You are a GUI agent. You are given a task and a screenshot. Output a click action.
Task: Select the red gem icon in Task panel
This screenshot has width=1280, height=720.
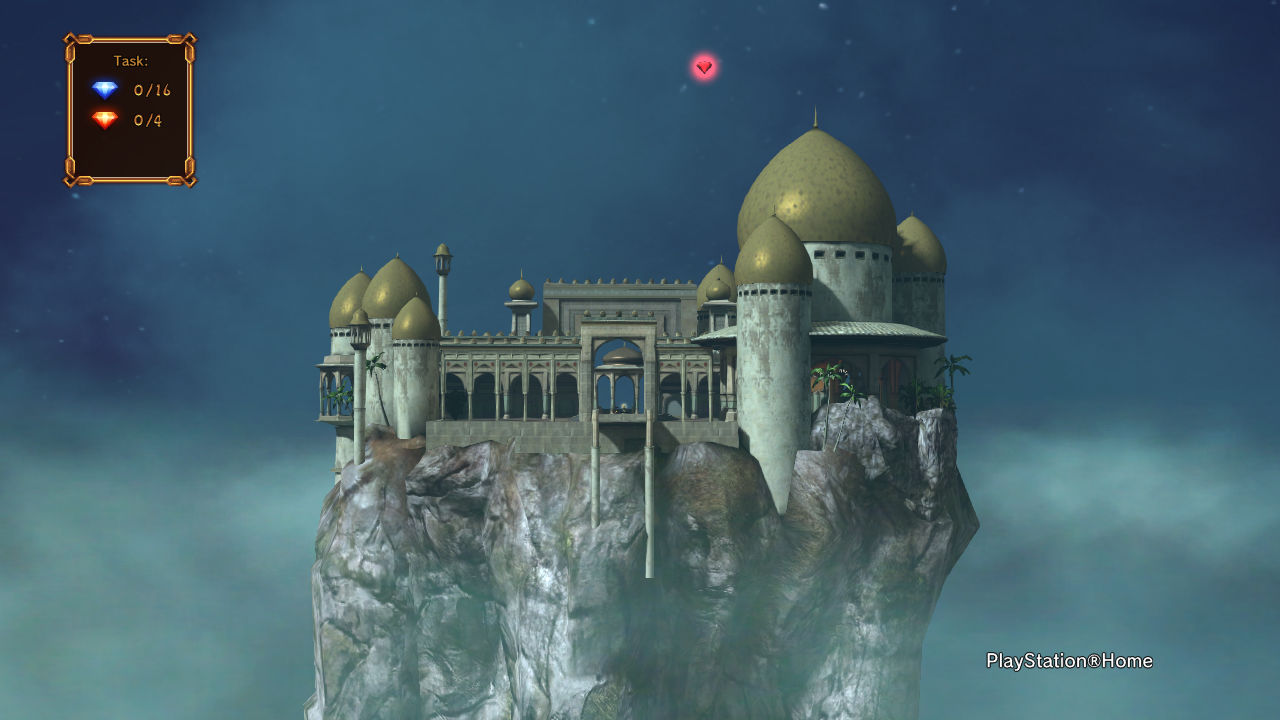105,120
